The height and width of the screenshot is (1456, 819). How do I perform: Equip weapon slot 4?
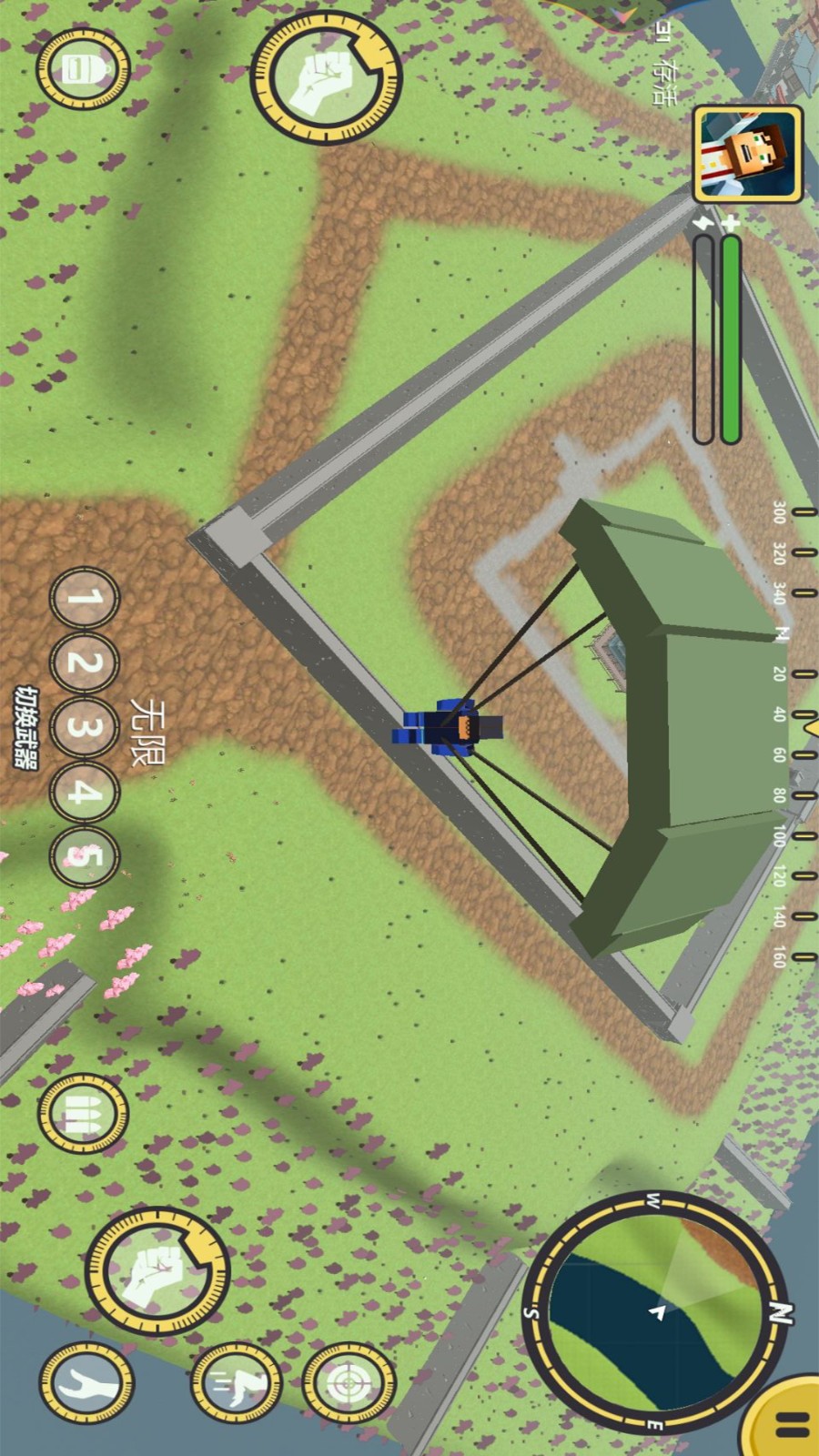click(x=84, y=793)
